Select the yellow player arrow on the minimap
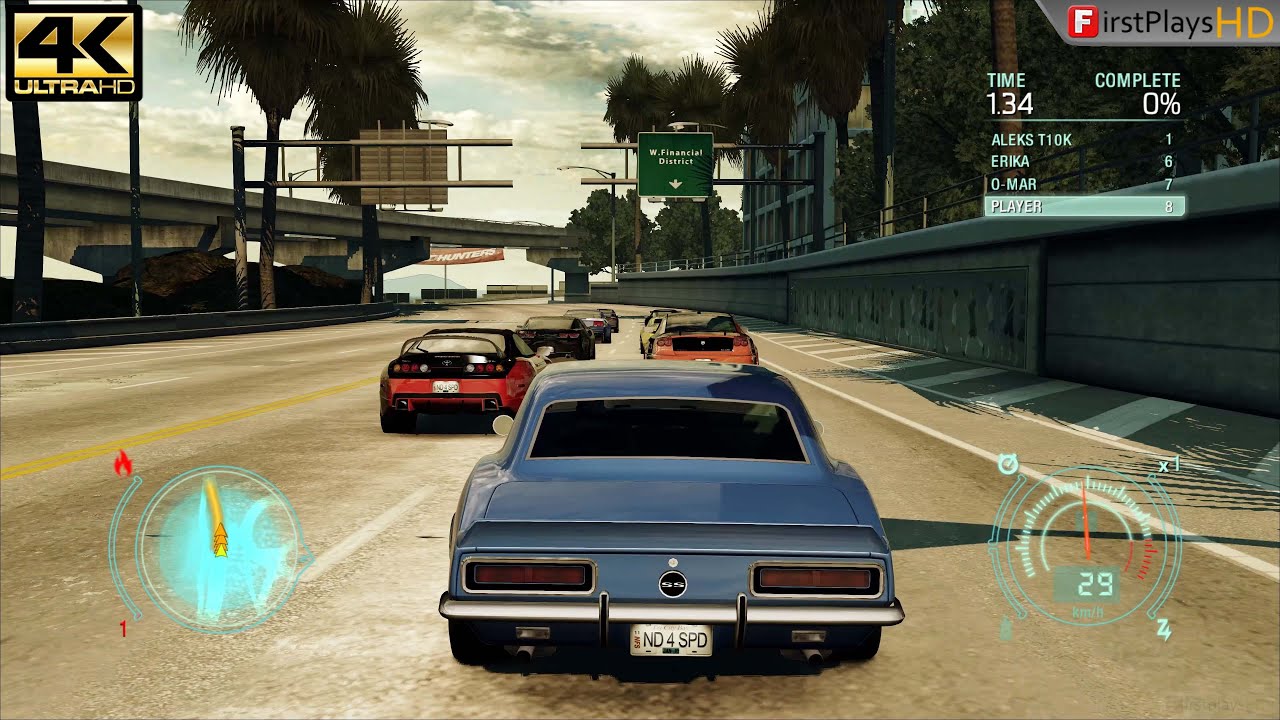The height and width of the screenshot is (720, 1280). pyautogui.click(x=221, y=540)
